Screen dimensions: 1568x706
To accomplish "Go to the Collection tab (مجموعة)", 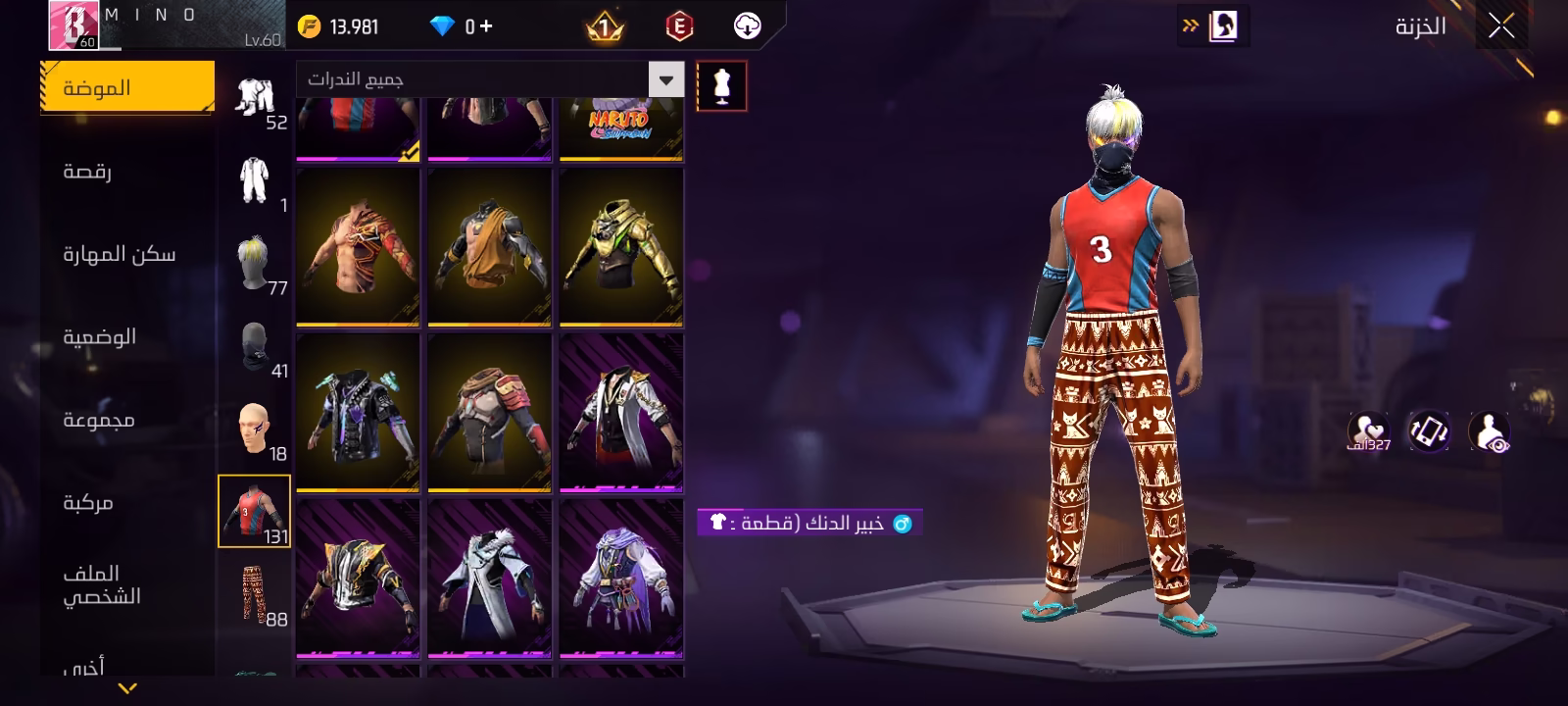I will point(99,420).
